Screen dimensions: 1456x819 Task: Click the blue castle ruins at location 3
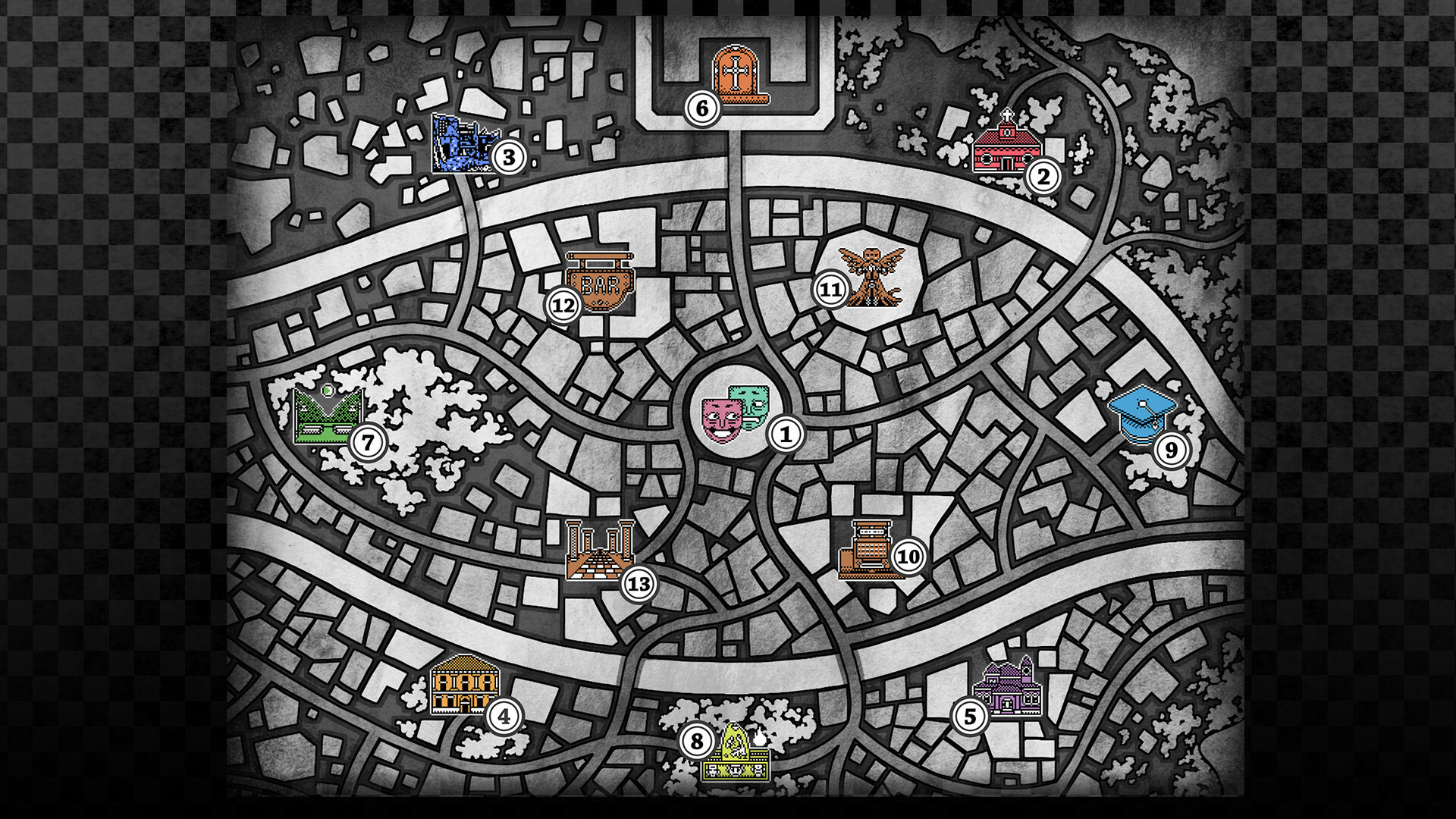[x=463, y=144]
